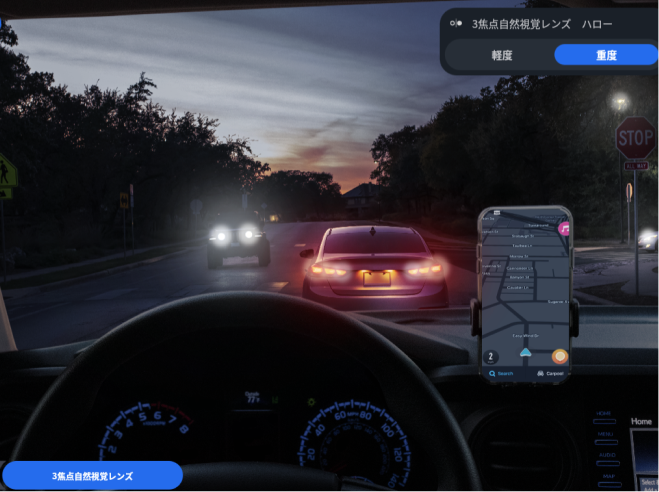Click the 3焦点自然視覚レンズ button

coord(92,476)
